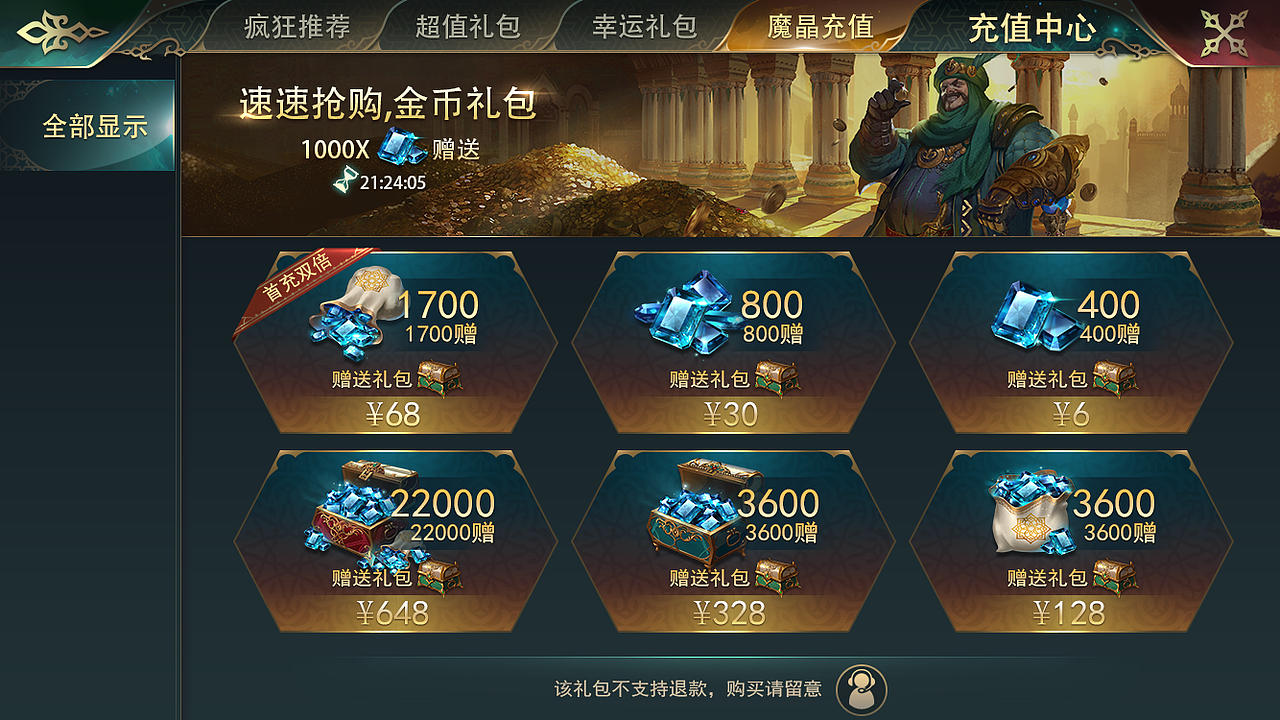Switch to the 超值礼包 tab
Viewport: 1280px width, 720px height.
pos(468,27)
